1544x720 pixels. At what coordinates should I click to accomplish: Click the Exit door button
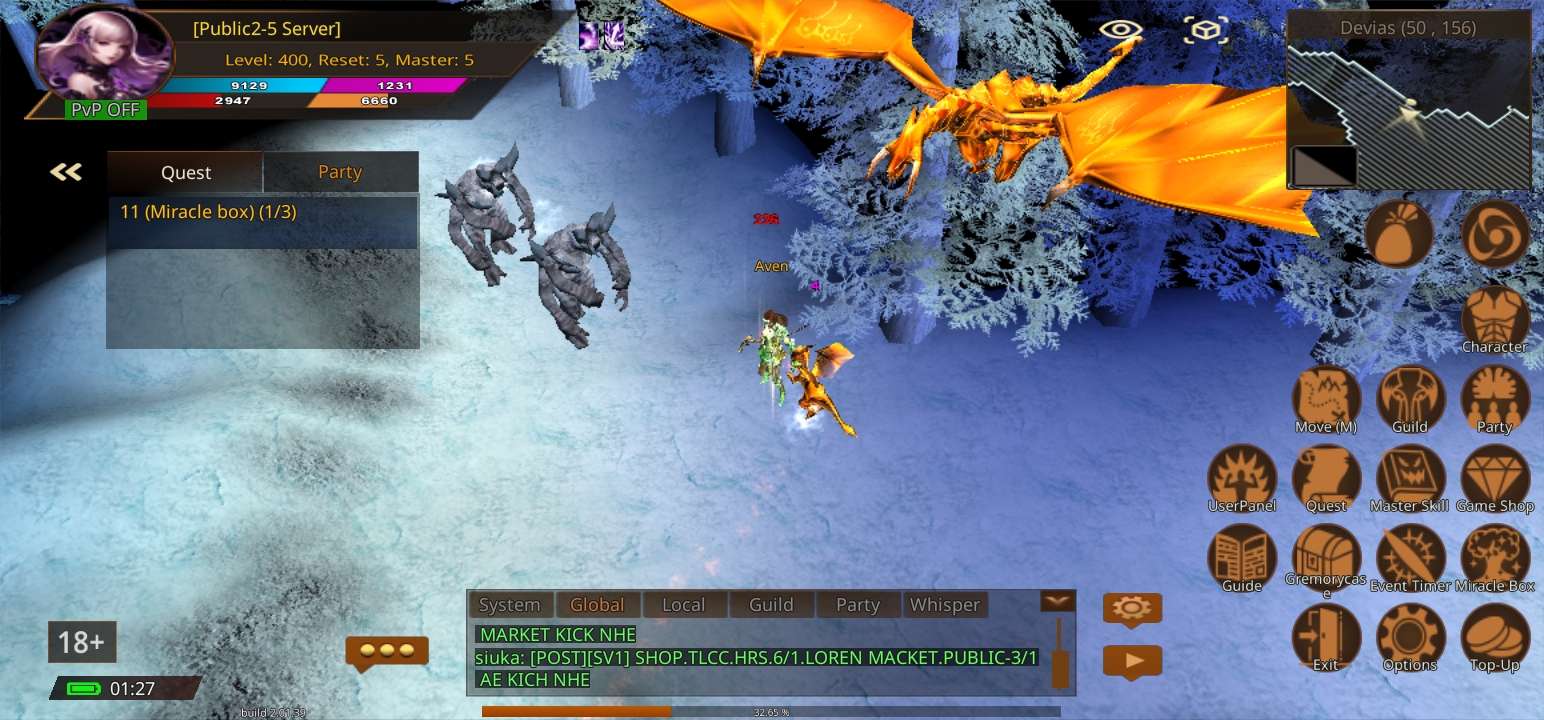pyautogui.click(x=1326, y=636)
